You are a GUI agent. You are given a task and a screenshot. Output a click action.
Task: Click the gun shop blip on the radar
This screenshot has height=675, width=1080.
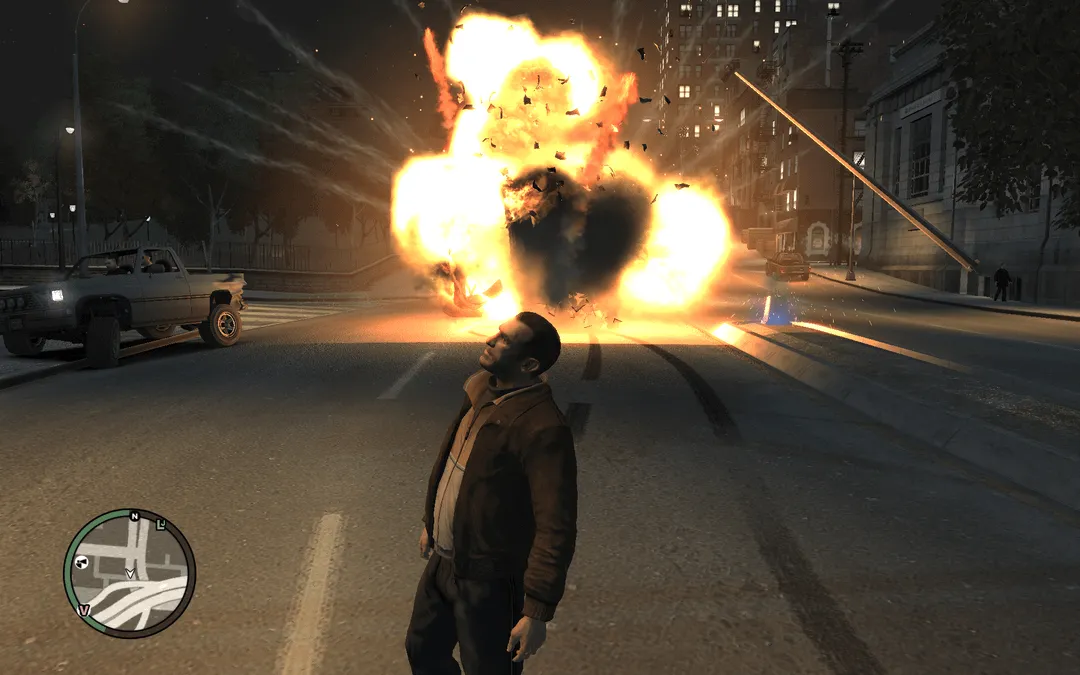(x=82, y=564)
